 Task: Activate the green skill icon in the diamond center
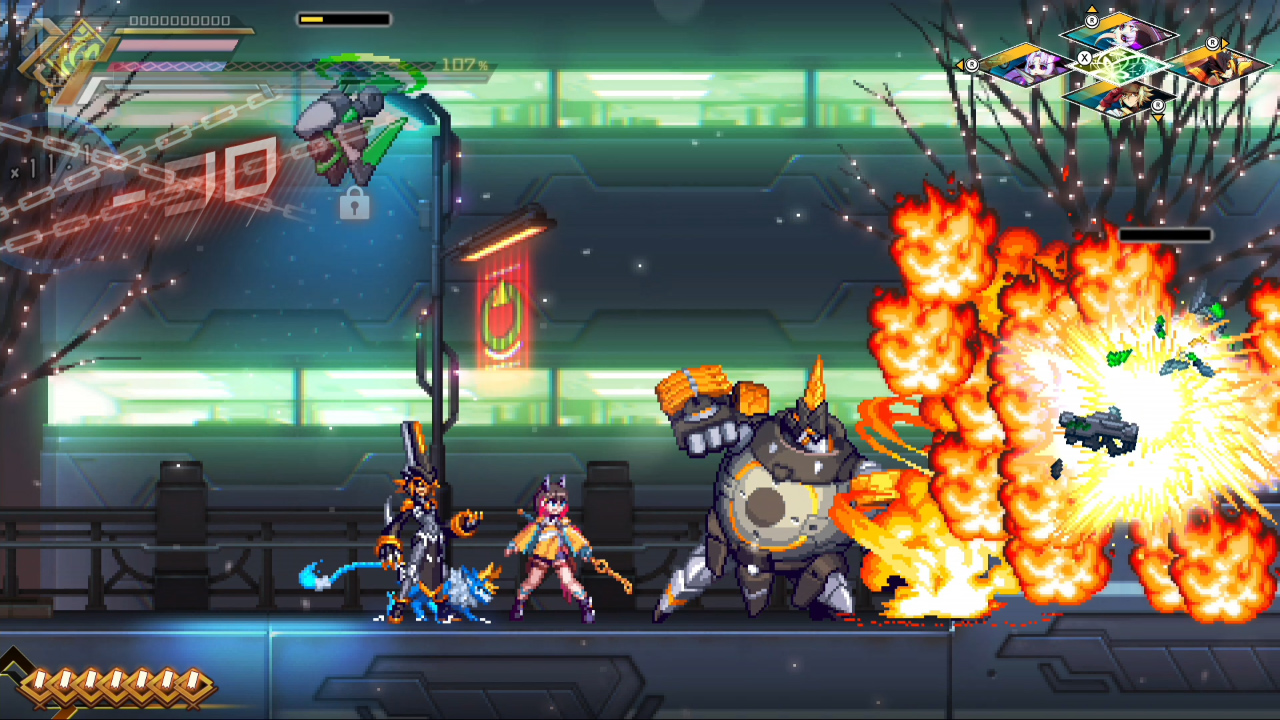click(x=1118, y=66)
